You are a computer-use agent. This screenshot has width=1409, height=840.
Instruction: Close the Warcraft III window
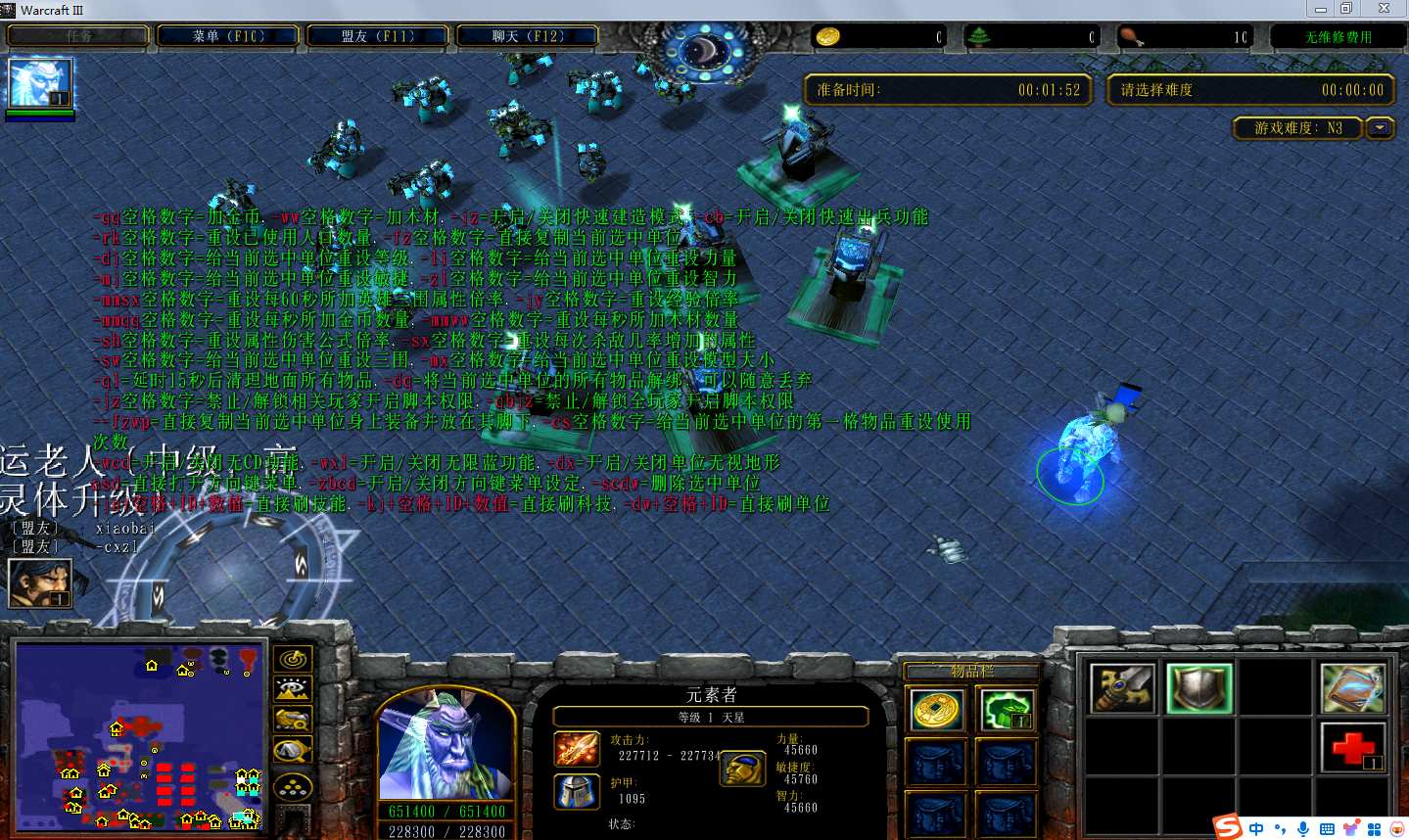pyautogui.click(x=1384, y=9)
